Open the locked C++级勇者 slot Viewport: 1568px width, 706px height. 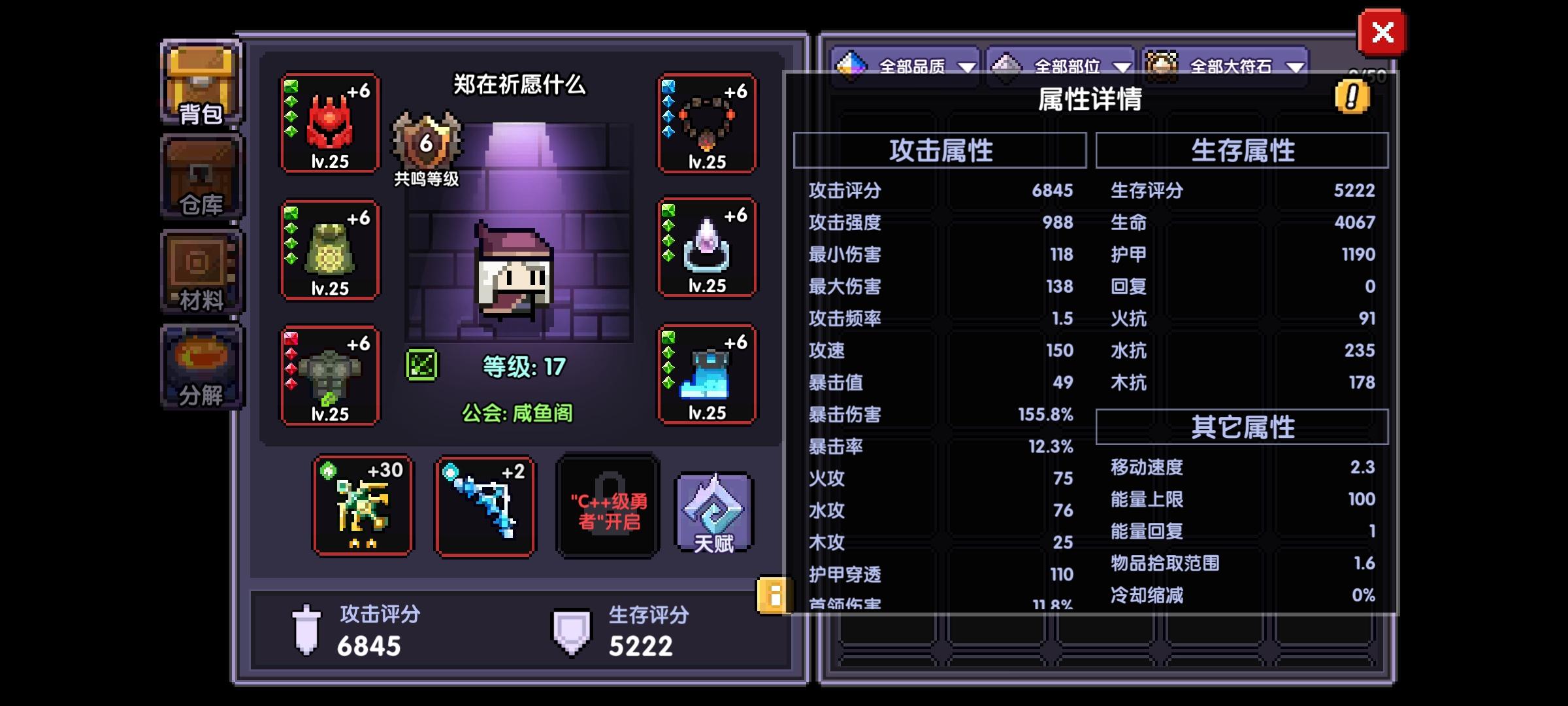(606, 513)
